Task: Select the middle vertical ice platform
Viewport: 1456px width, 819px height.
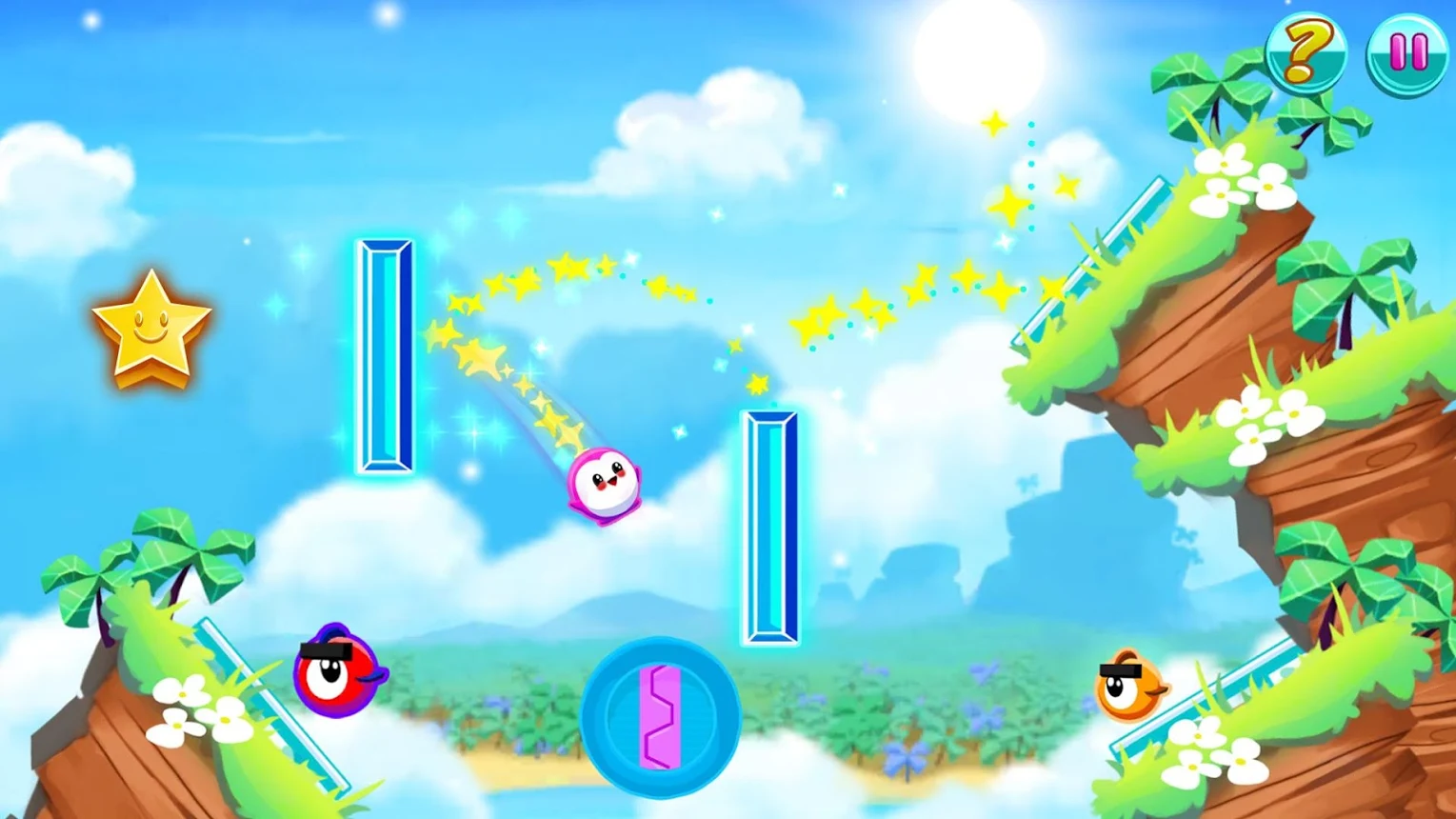Action: point(771,529)
